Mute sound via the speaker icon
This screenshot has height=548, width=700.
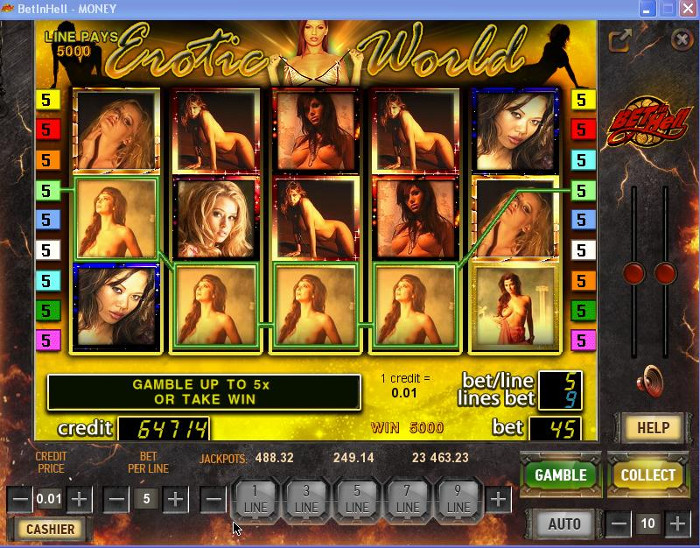coord(651,381)
